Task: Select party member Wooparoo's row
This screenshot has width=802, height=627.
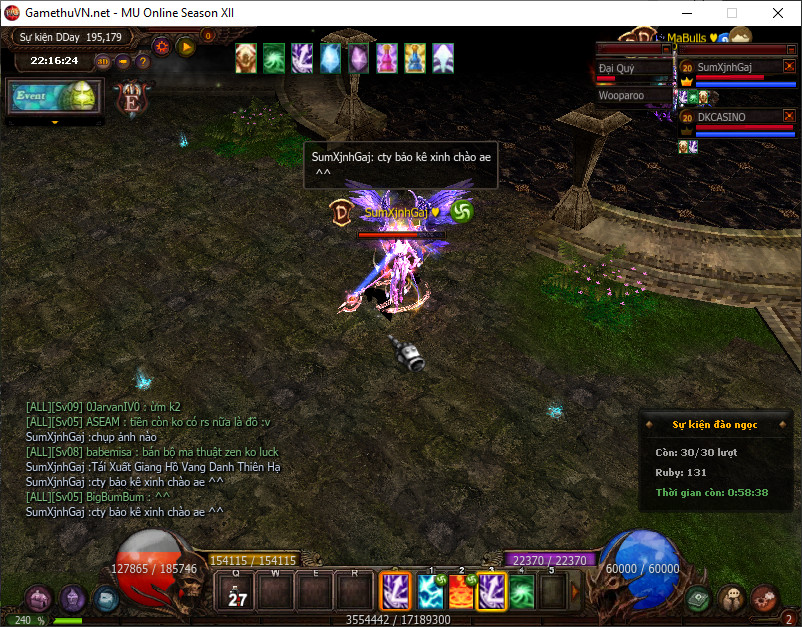Action: [x=633, y=96]
